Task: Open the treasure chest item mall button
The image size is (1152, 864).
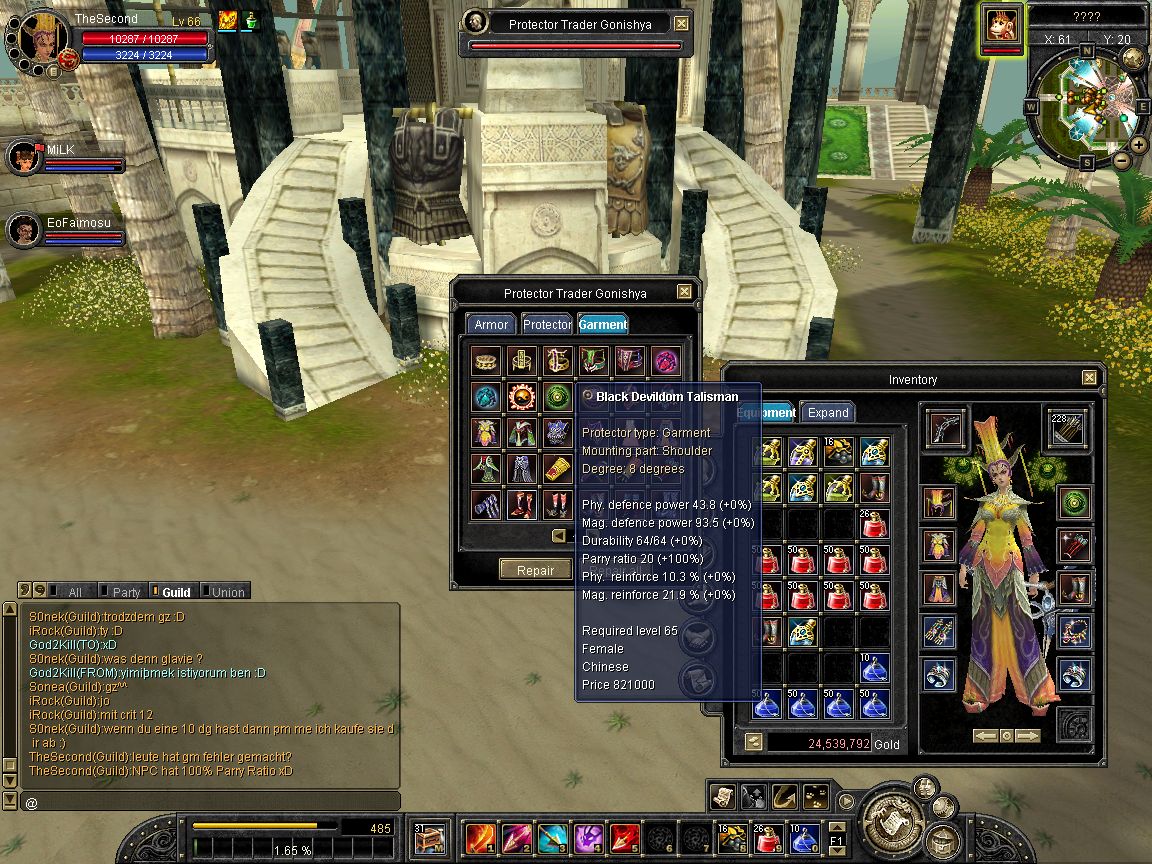Action: (x=429, y=836)
